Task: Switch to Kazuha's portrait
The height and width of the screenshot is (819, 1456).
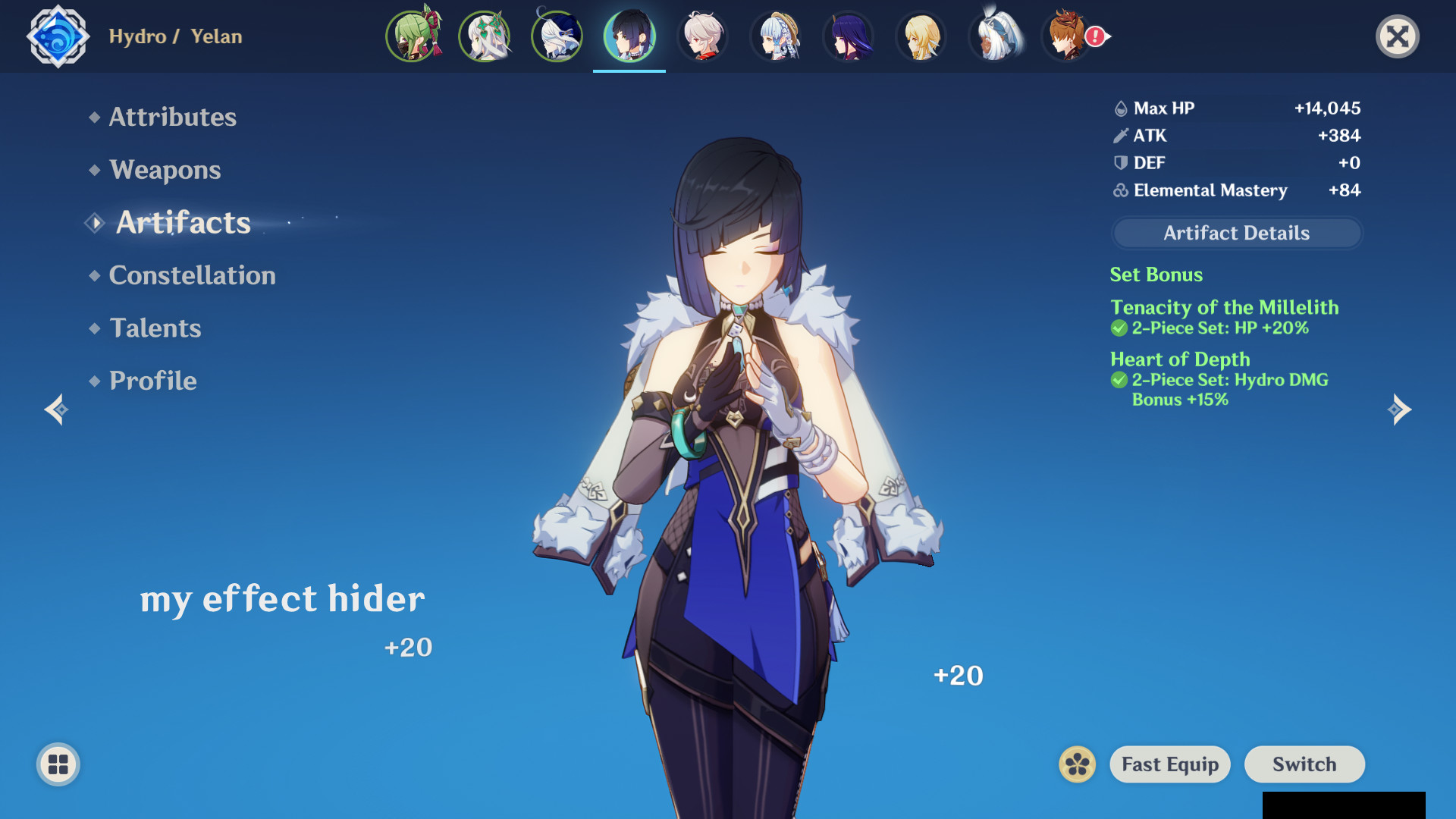Action: click(702, 36)
